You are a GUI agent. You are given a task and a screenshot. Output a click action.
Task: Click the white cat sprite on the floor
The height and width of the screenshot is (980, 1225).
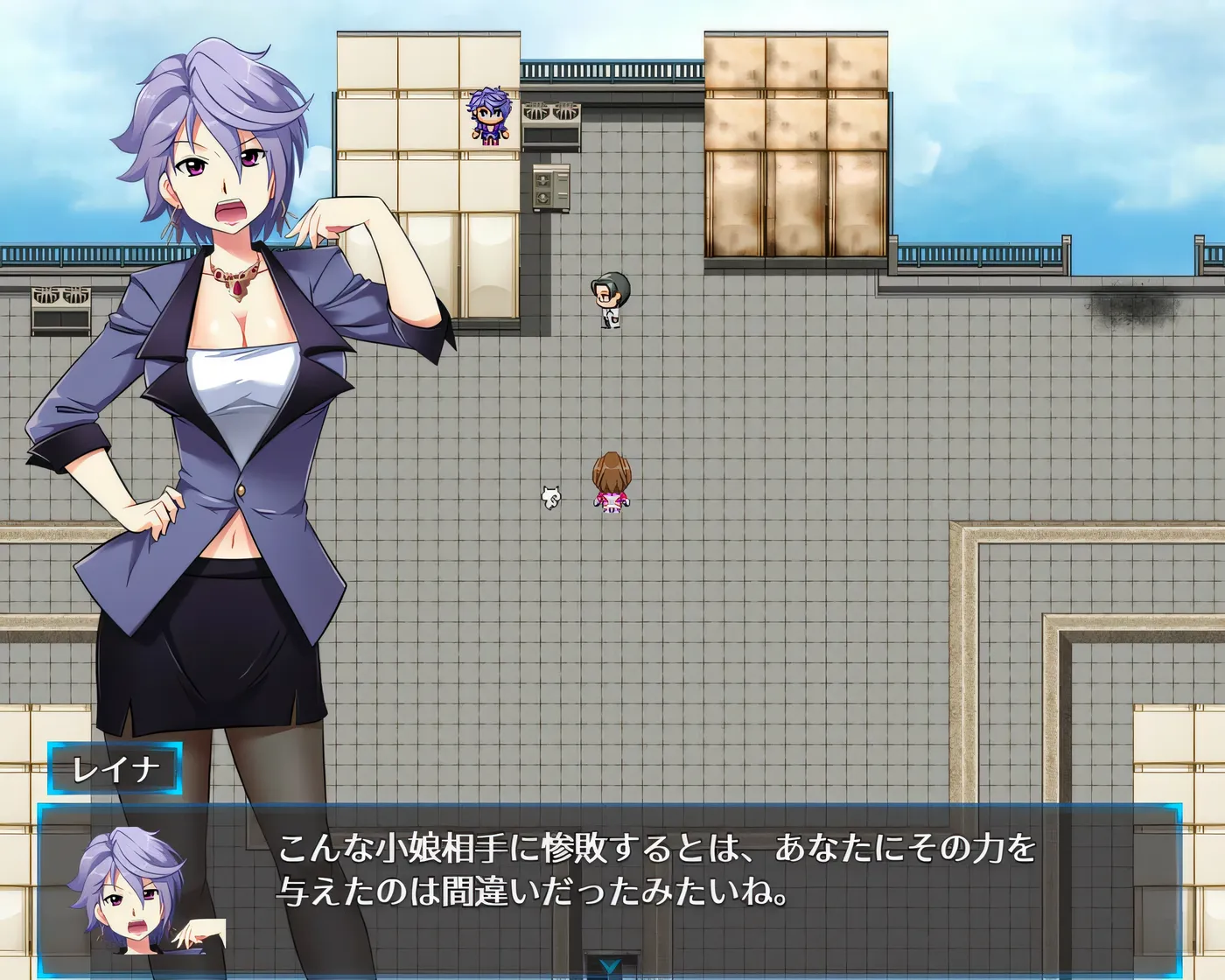coord(549,499)
